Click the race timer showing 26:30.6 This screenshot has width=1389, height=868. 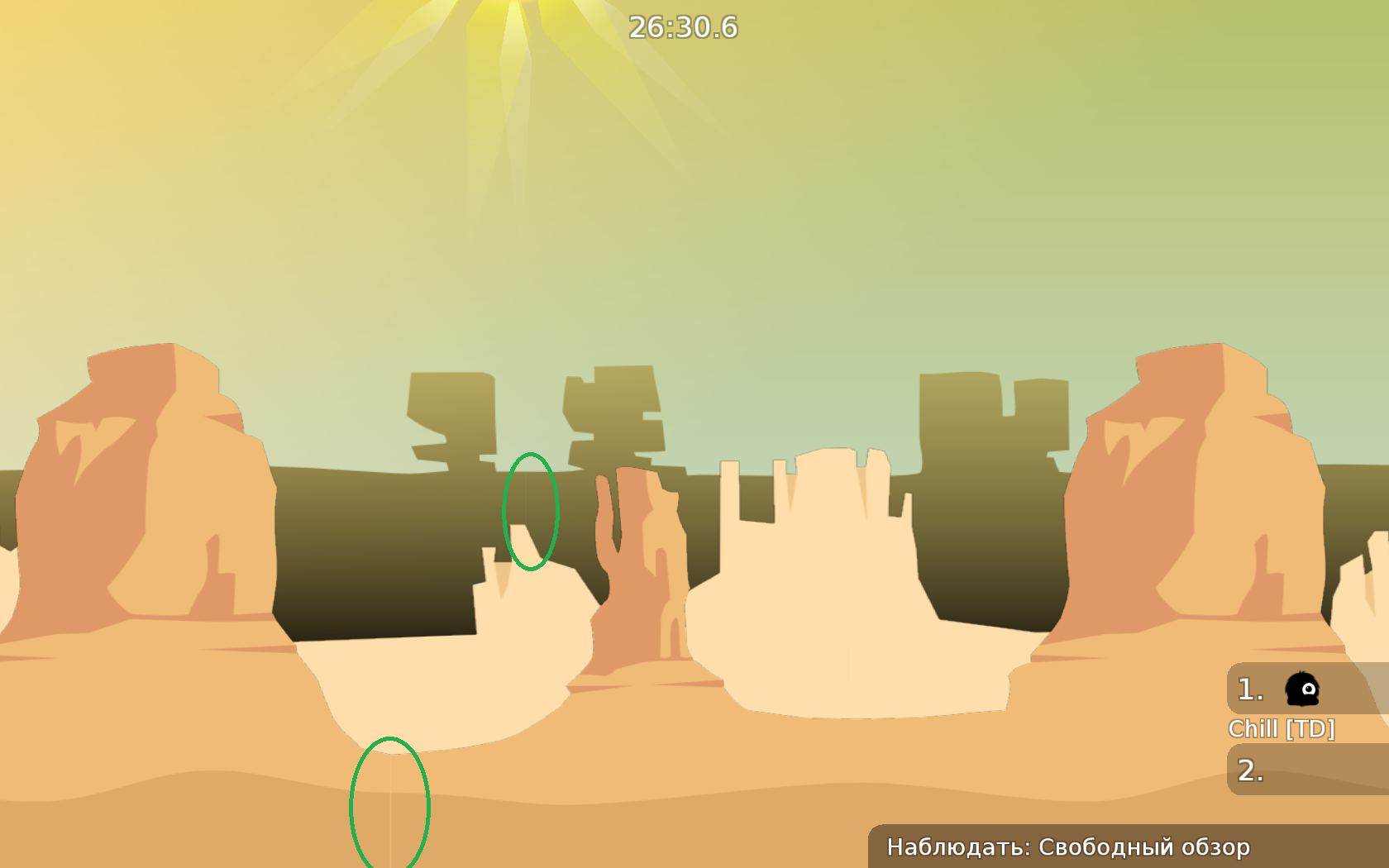pos(681,26)
